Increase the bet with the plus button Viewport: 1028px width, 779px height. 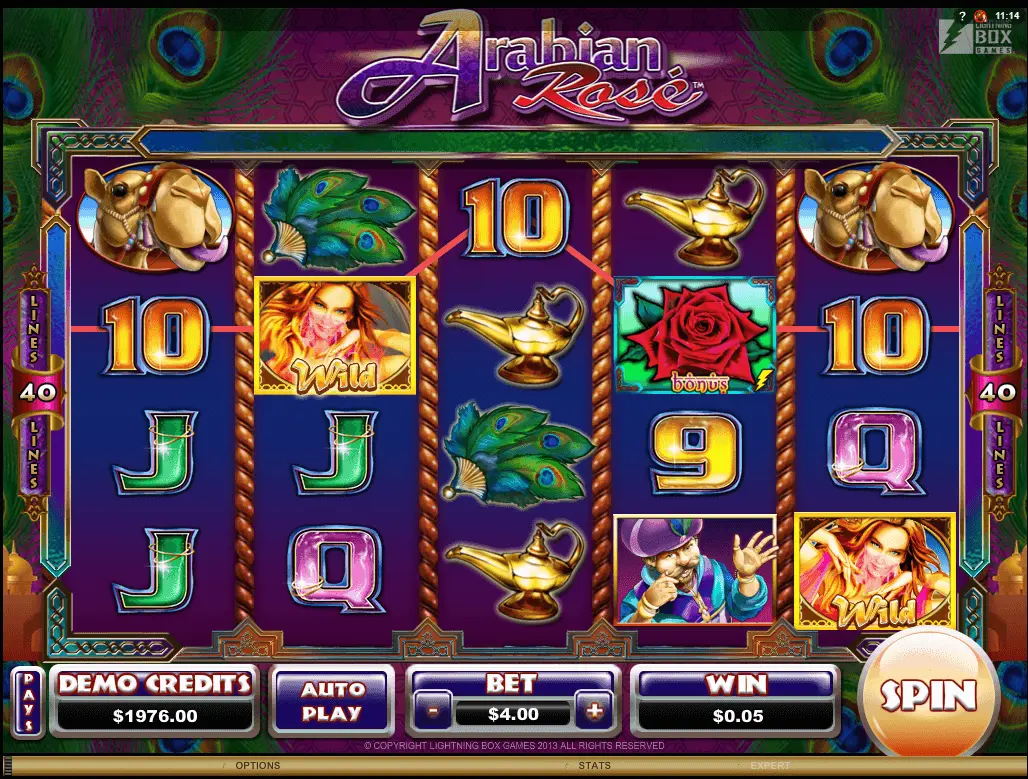pyautogui.click(x=594, y=712)
